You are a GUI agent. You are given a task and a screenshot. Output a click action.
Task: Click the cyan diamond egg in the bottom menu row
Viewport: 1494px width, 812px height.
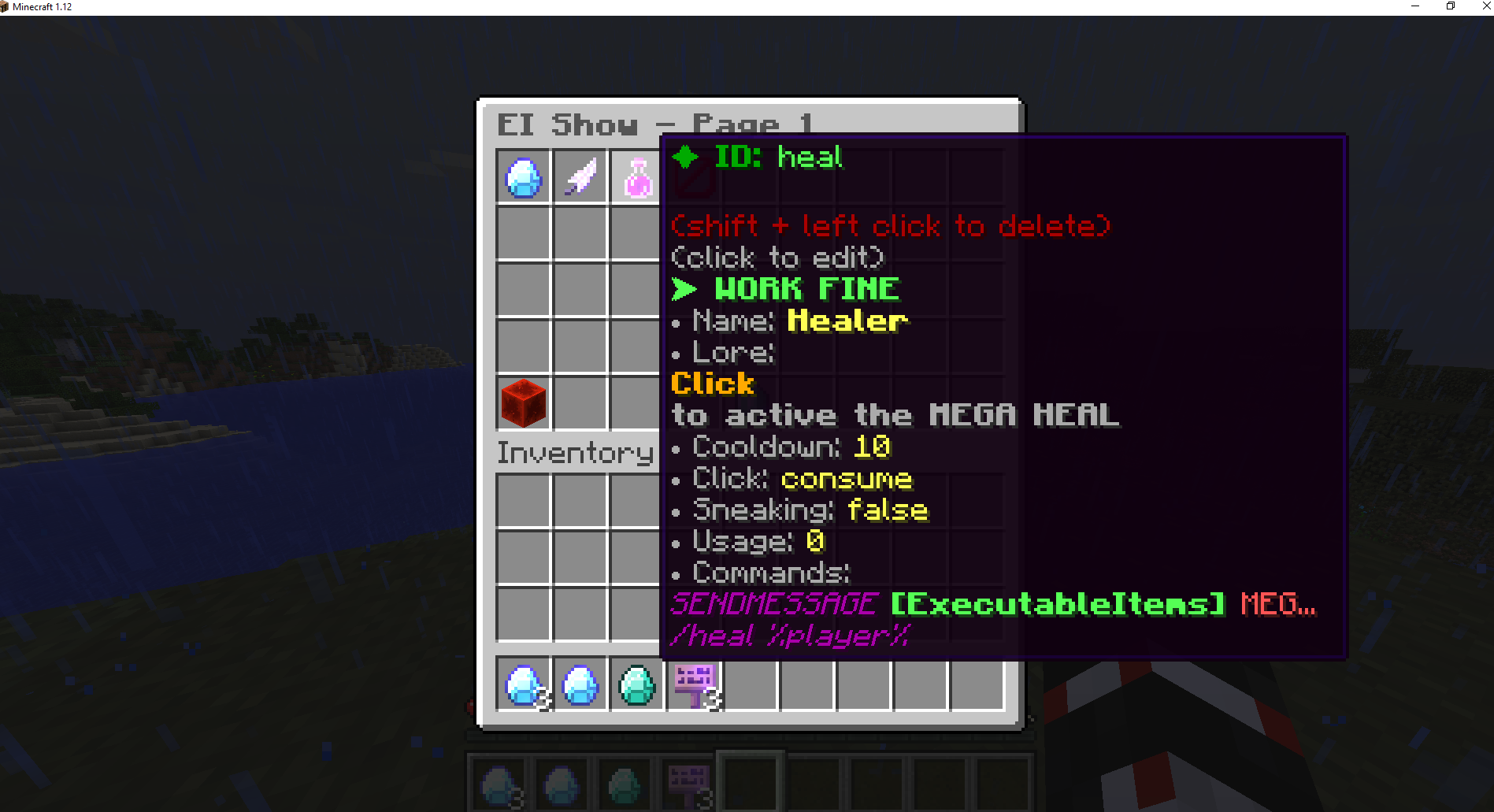636,684
